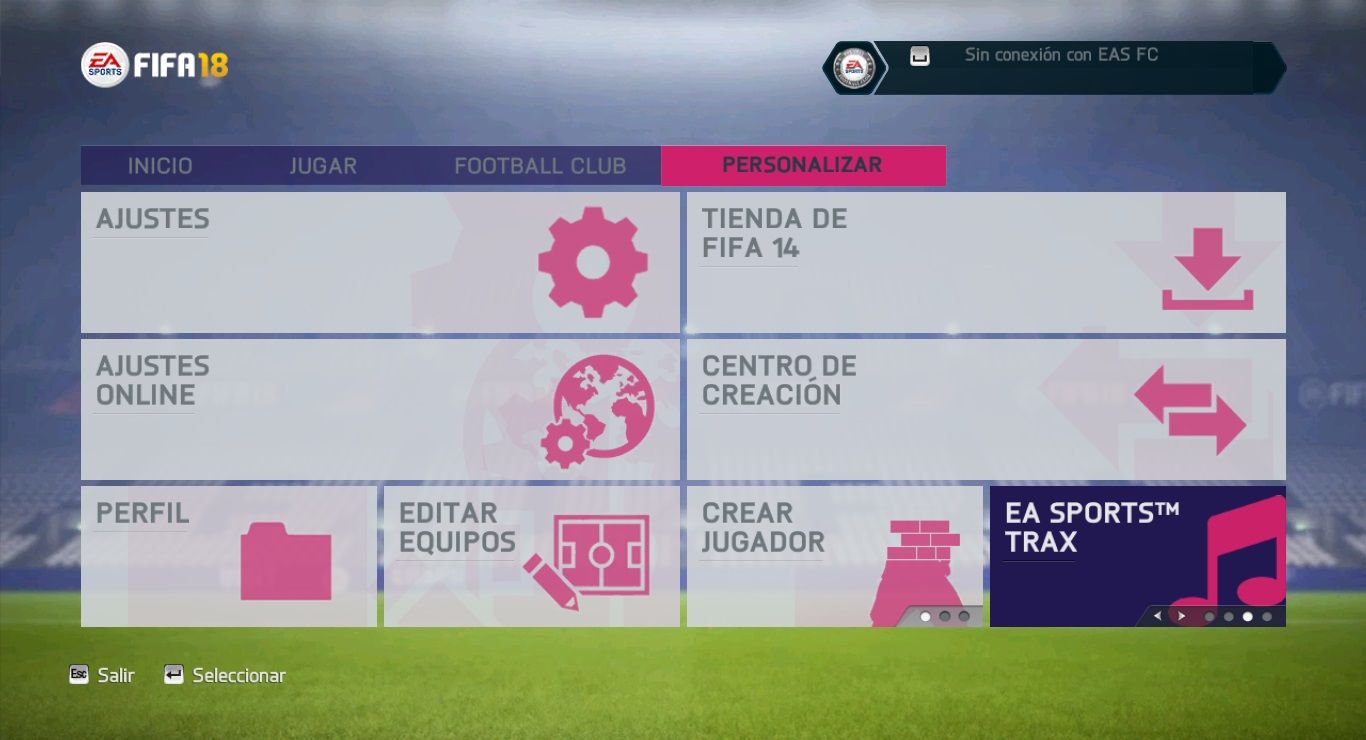Choose the CREAR JUGADOR tile
Screen dimensions: 1366x740
[834, 556]
